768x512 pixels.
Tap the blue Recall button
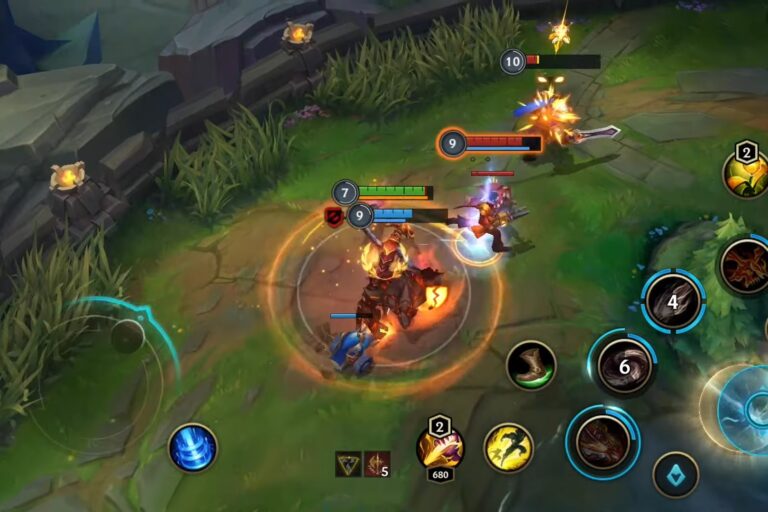tap(192, 447)
